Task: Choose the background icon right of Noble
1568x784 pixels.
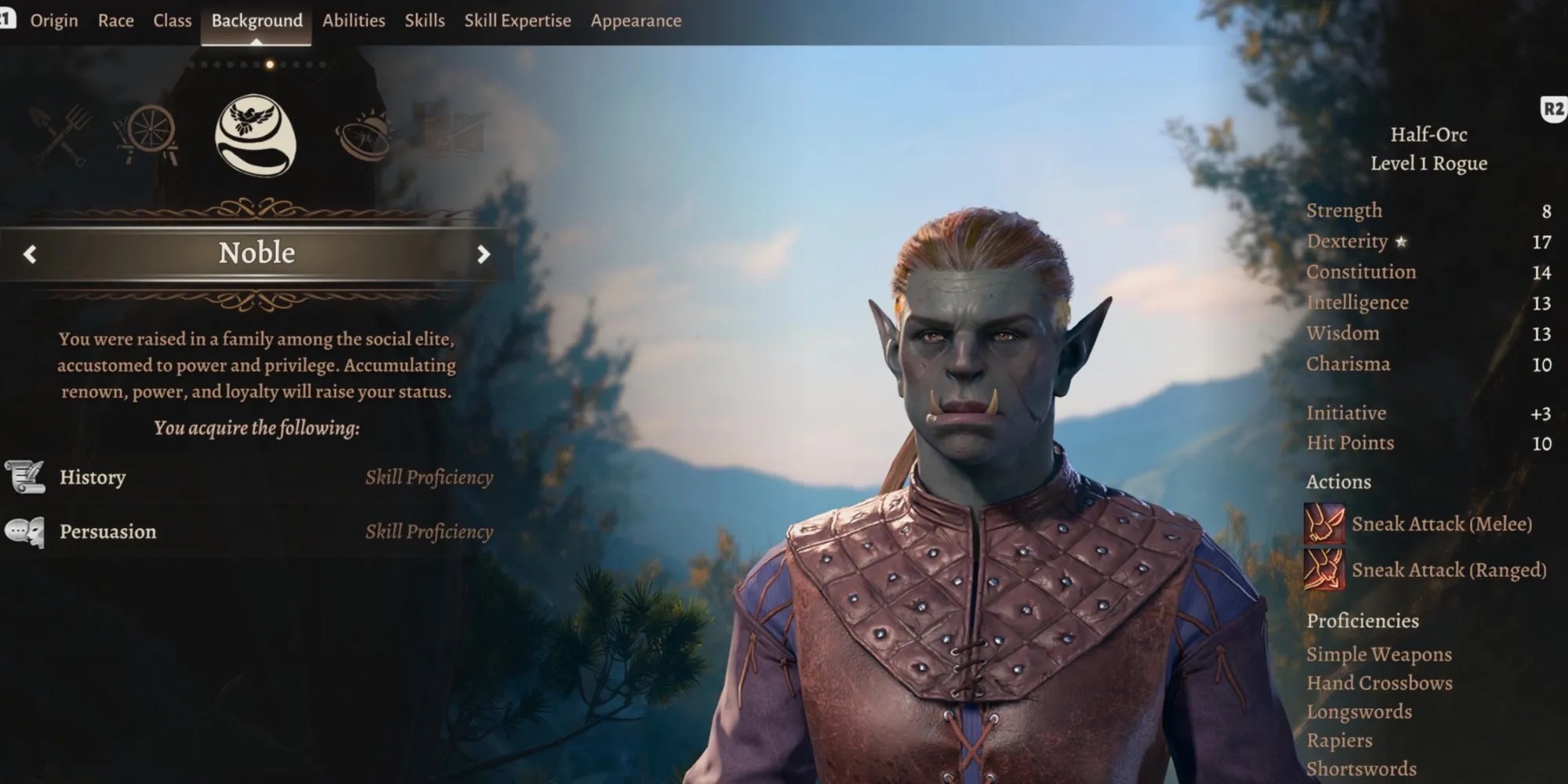Action: coord(363,136)
